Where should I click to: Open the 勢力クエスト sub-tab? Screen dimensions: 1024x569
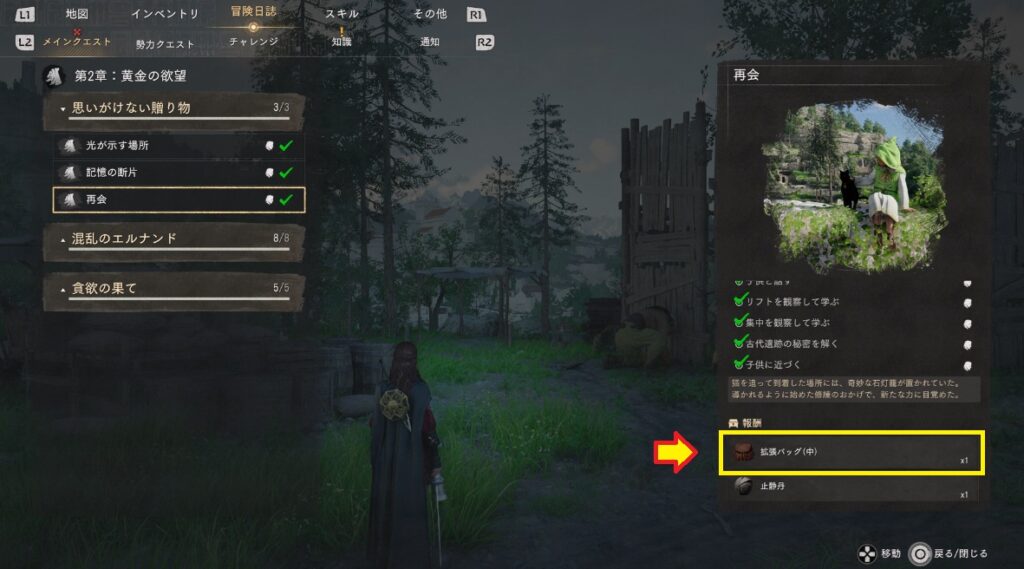pyautogui.click(x=165, y=43)
